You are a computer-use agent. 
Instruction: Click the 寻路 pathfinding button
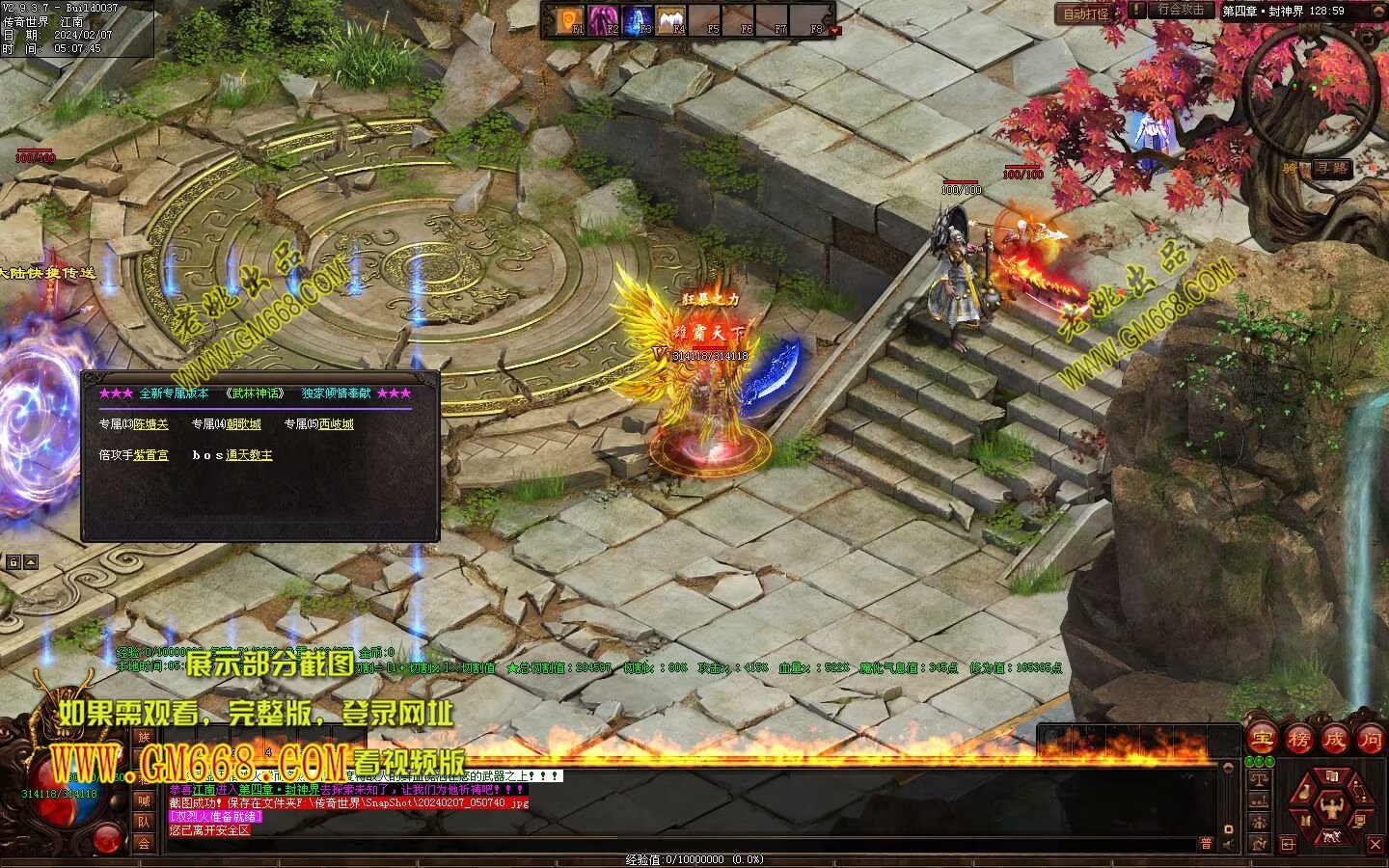click(x=1331, y=168)
